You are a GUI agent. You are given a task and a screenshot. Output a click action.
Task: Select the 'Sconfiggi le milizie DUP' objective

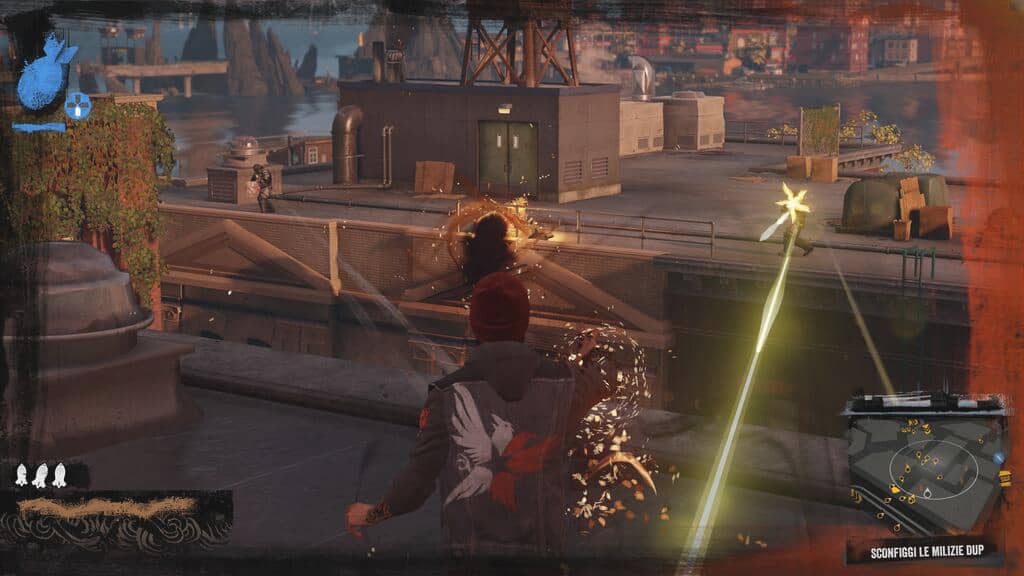point(927,552)
